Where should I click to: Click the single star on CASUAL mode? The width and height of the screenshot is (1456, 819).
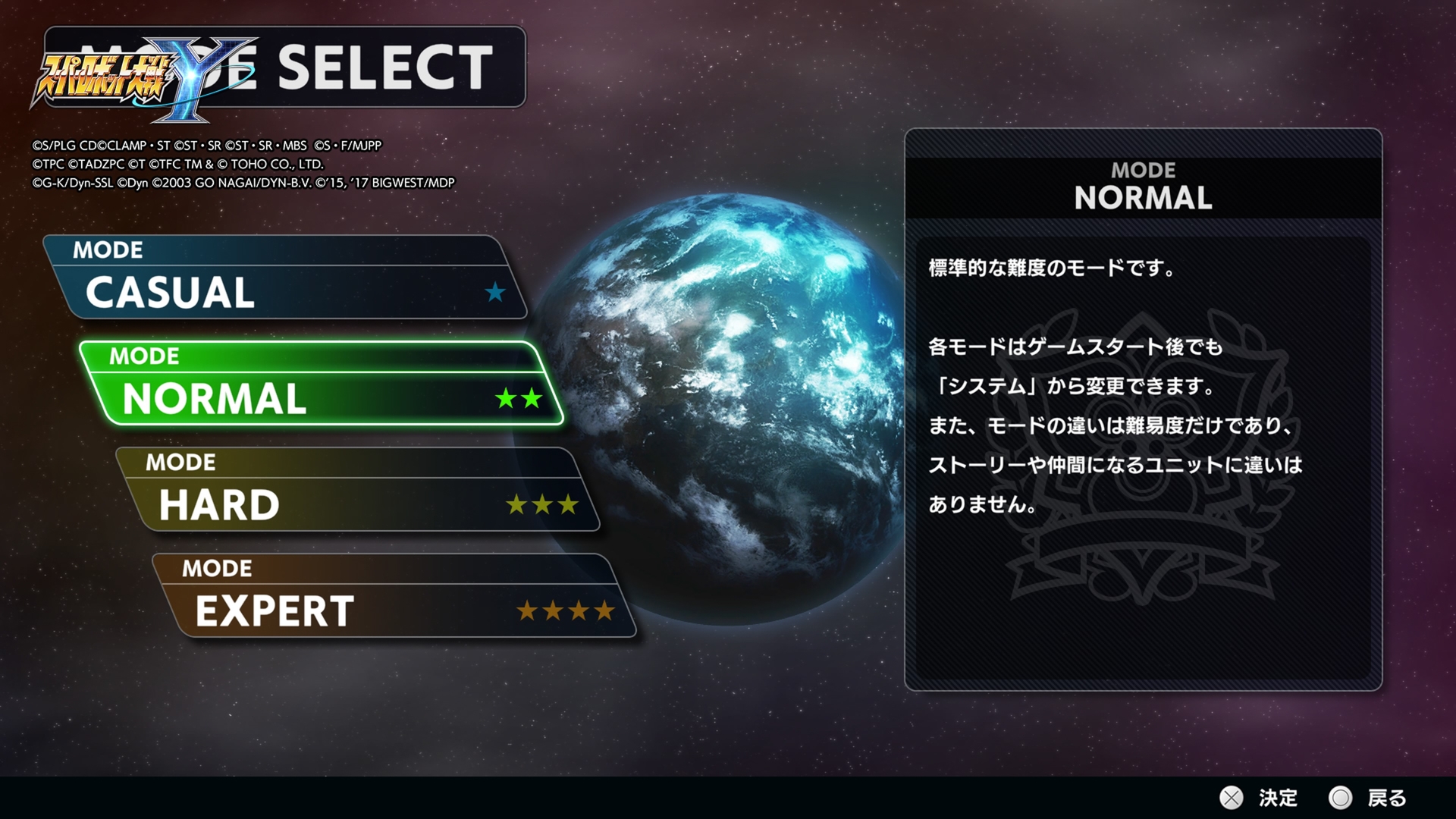tap(494, 294)
